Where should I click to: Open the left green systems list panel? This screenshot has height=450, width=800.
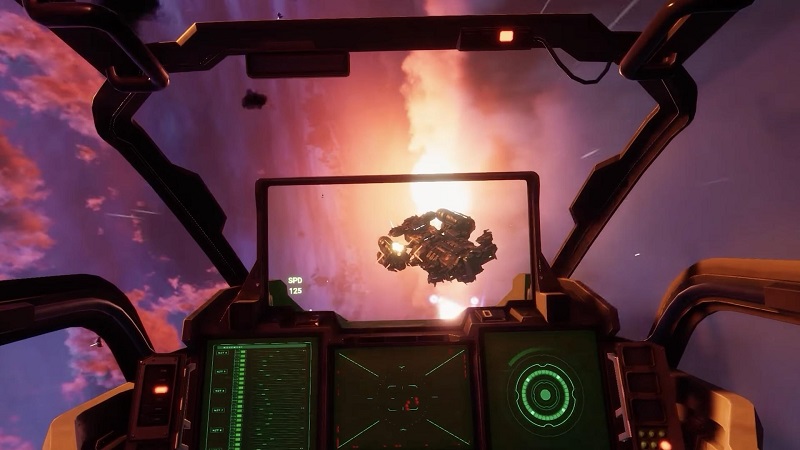pos(261,395)
